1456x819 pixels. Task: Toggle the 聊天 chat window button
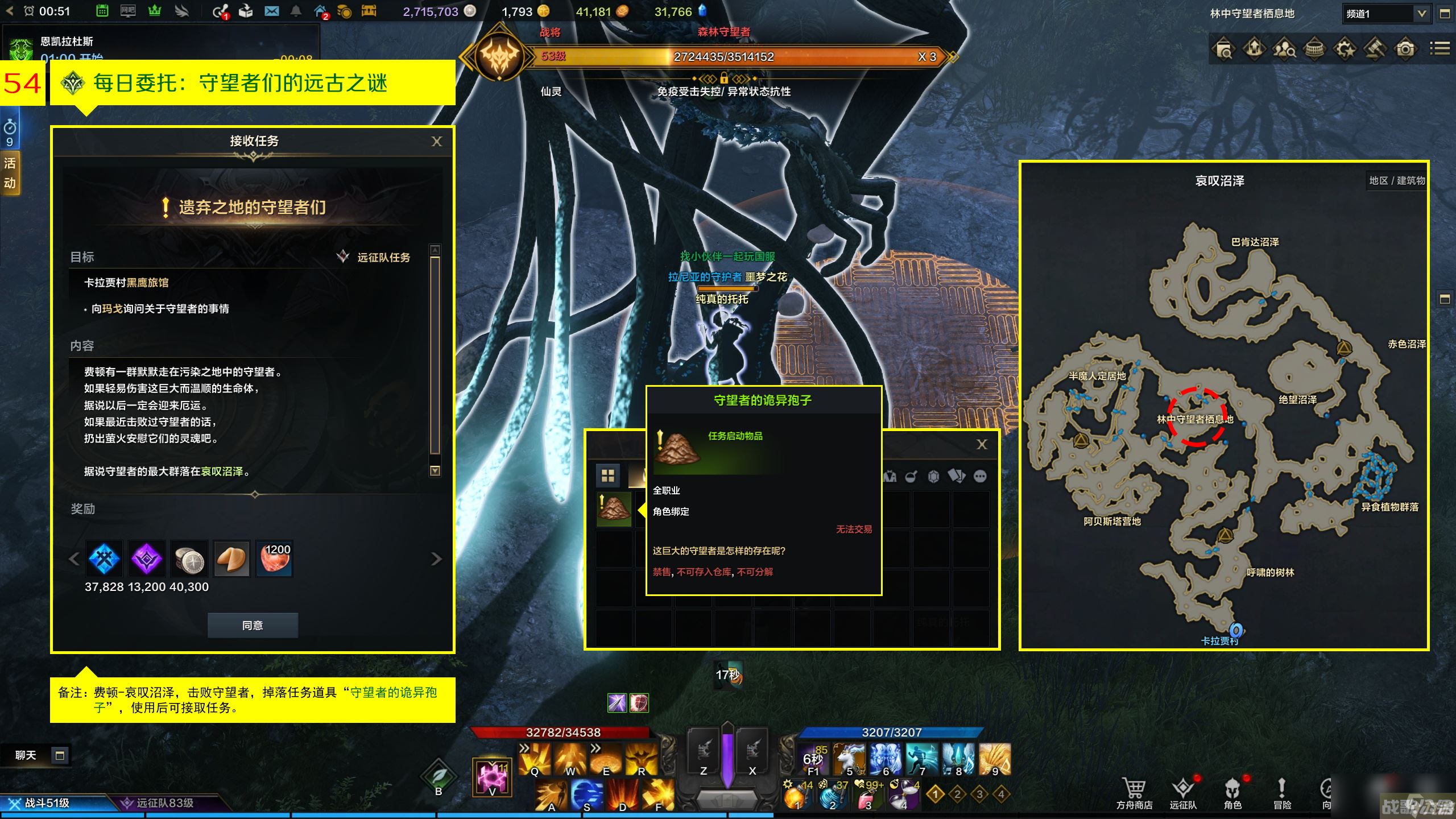click(x=59, y=755)
